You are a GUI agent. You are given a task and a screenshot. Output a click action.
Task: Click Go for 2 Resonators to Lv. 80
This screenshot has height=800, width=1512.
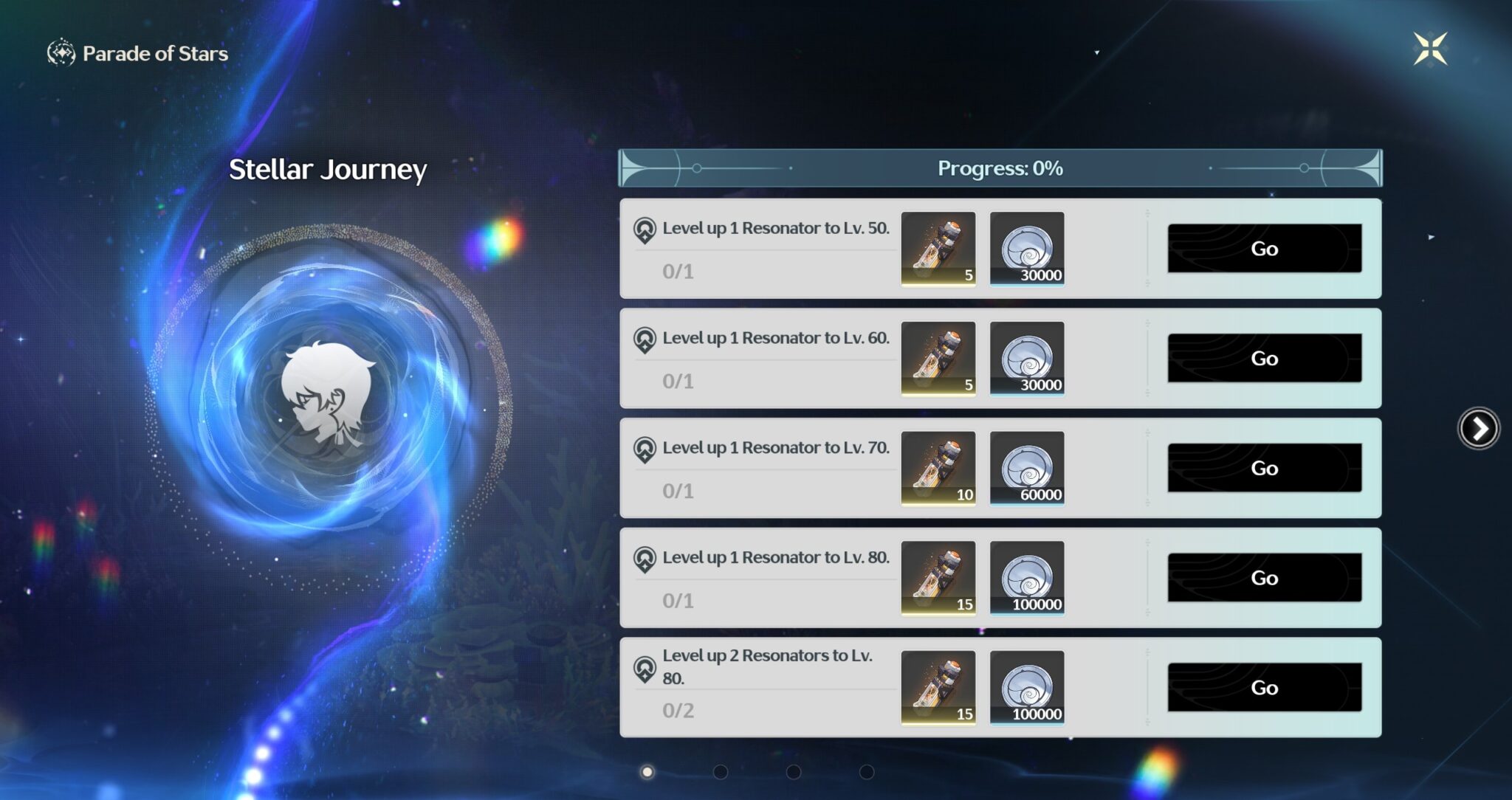pos(1264,688)
